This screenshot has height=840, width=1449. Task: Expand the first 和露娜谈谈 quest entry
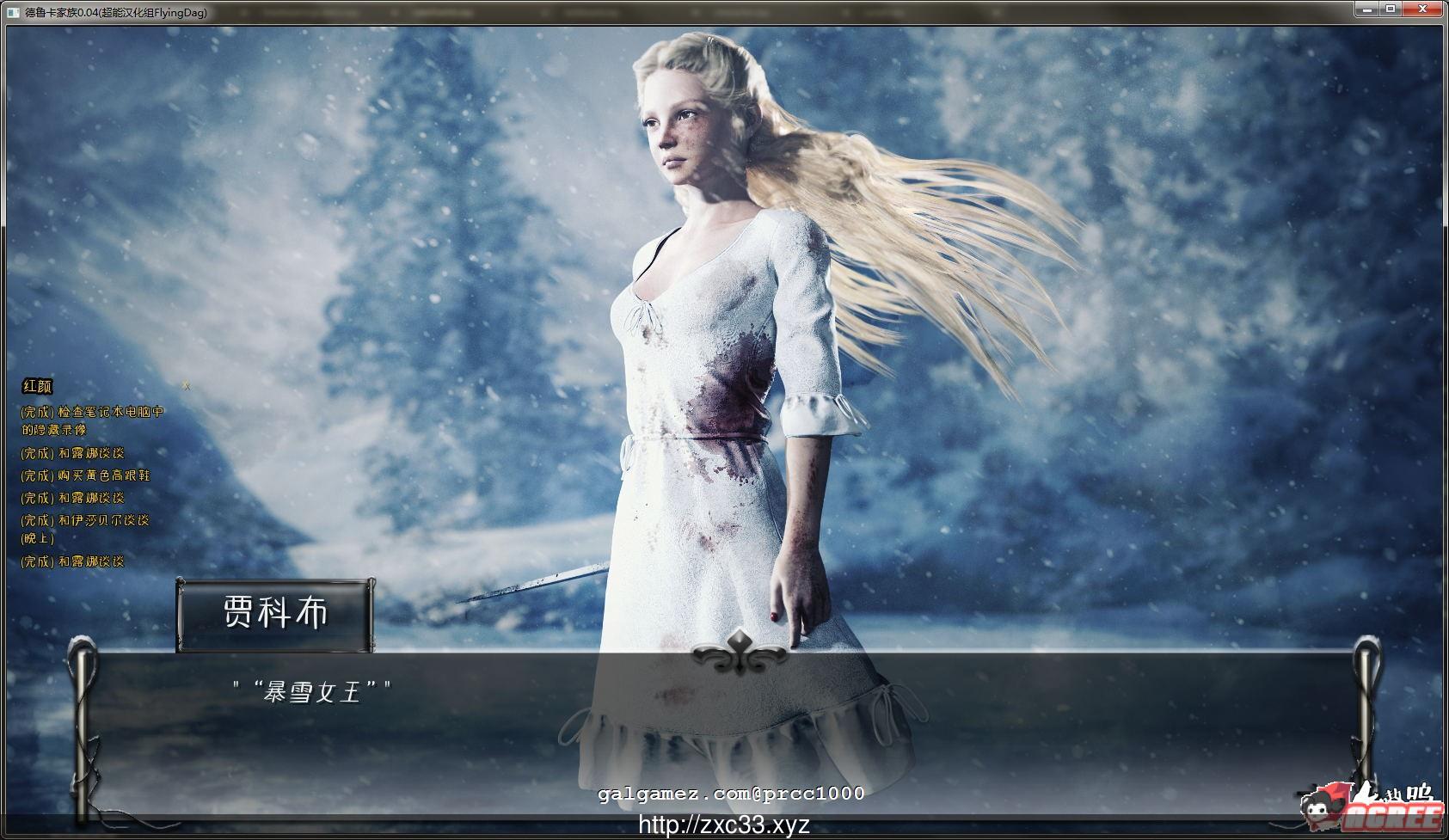click(73, 453)
